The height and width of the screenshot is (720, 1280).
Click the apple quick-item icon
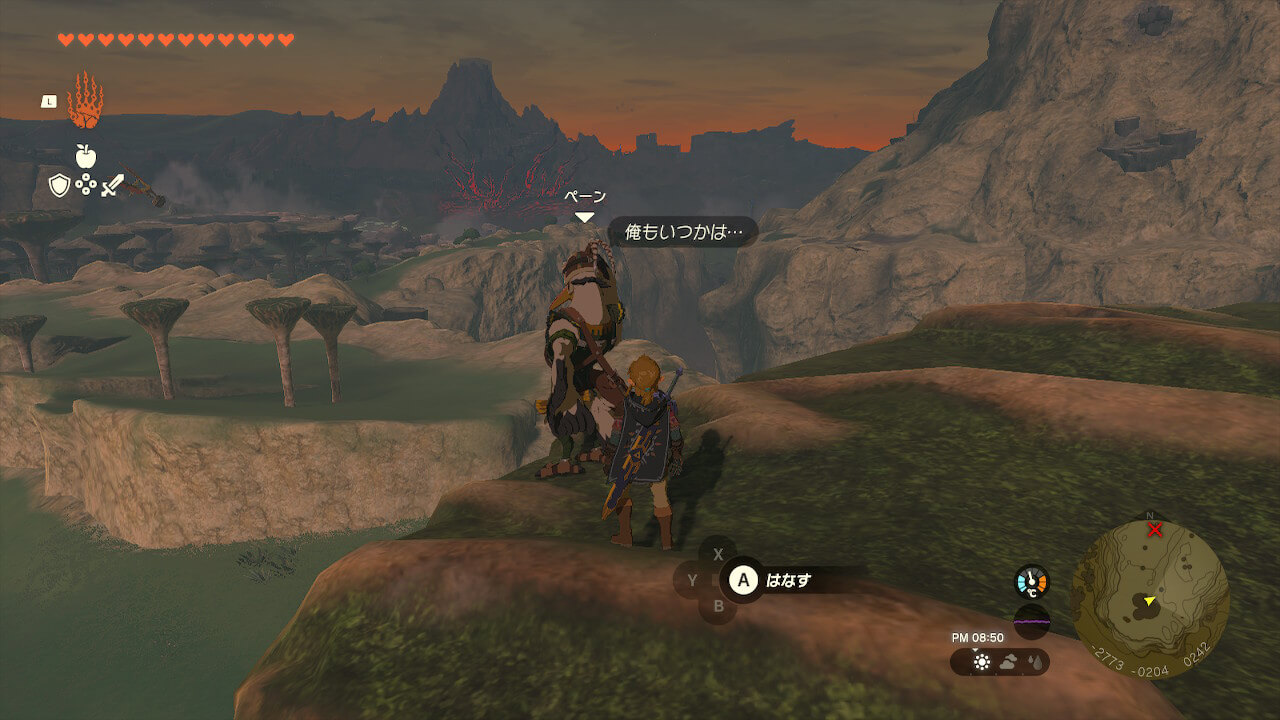[x=85, y=155]
